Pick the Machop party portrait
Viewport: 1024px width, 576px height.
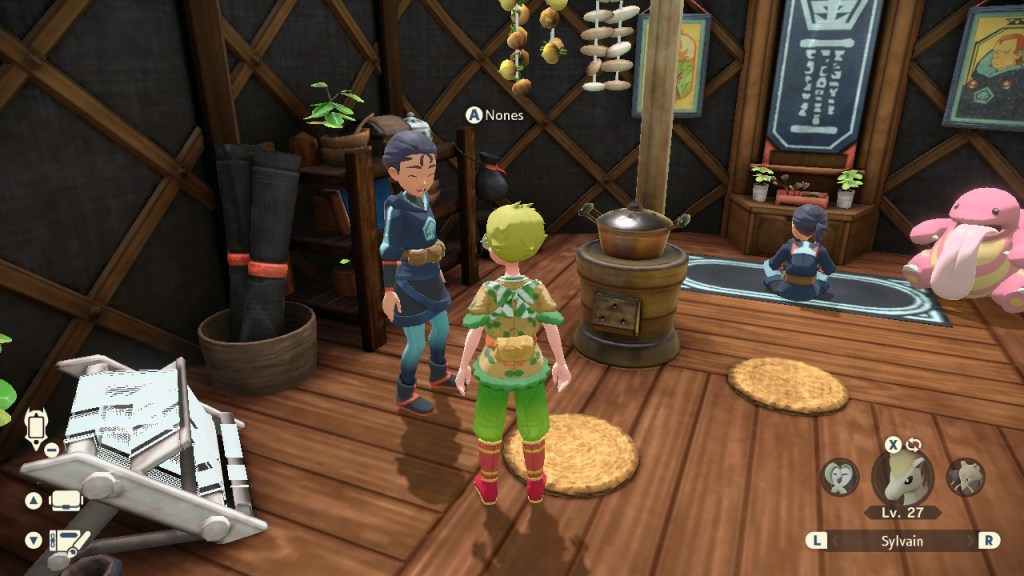pyautogui.click(x=965, y=476)
